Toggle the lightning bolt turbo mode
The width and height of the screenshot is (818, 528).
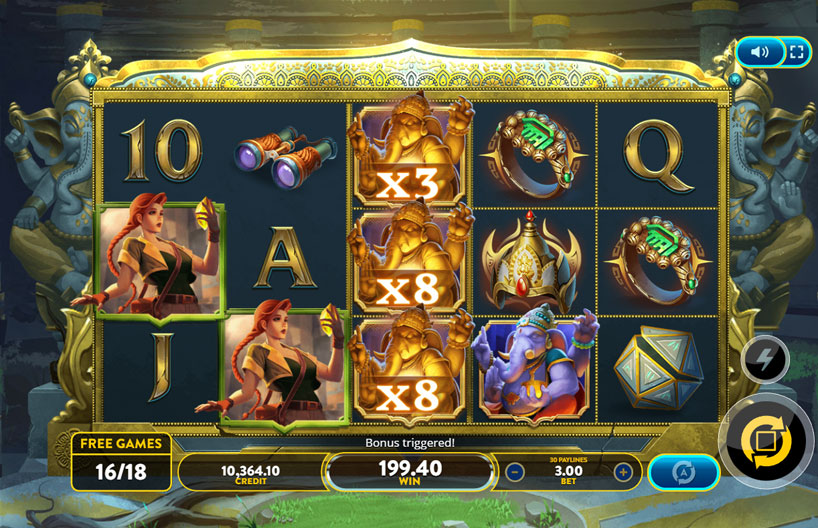765,361
